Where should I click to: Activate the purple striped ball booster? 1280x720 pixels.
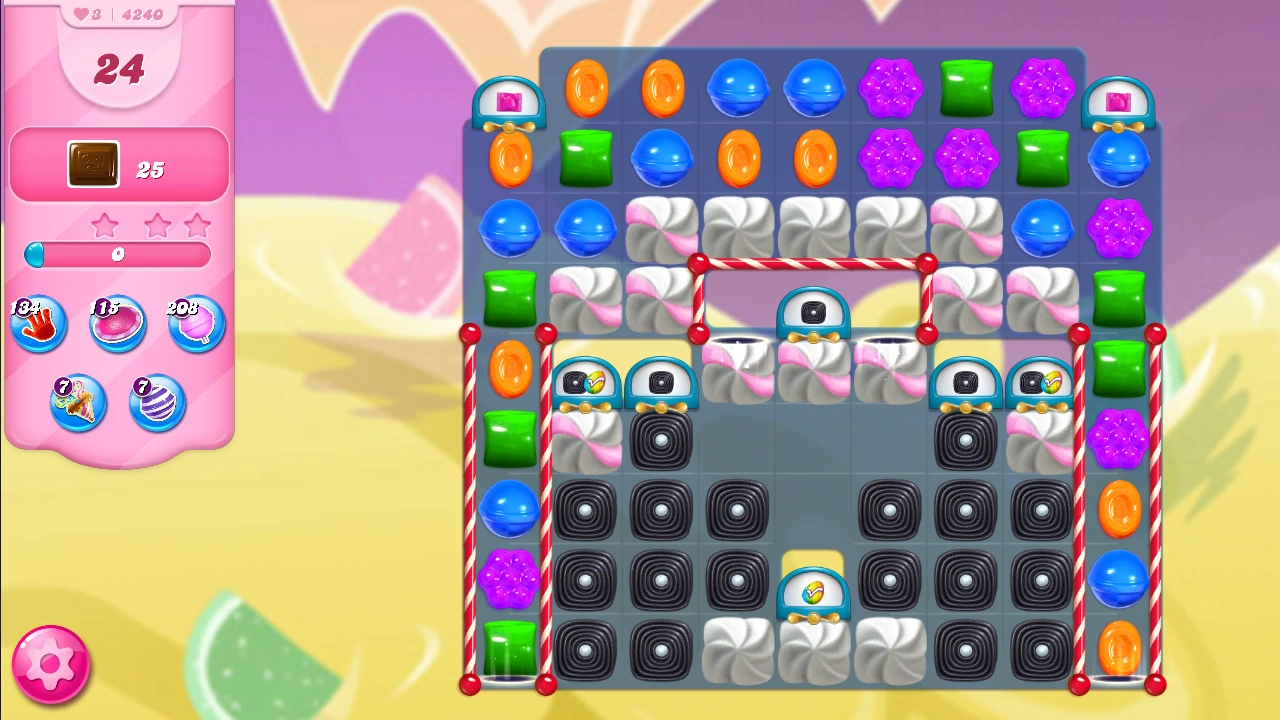coord(157,402)
